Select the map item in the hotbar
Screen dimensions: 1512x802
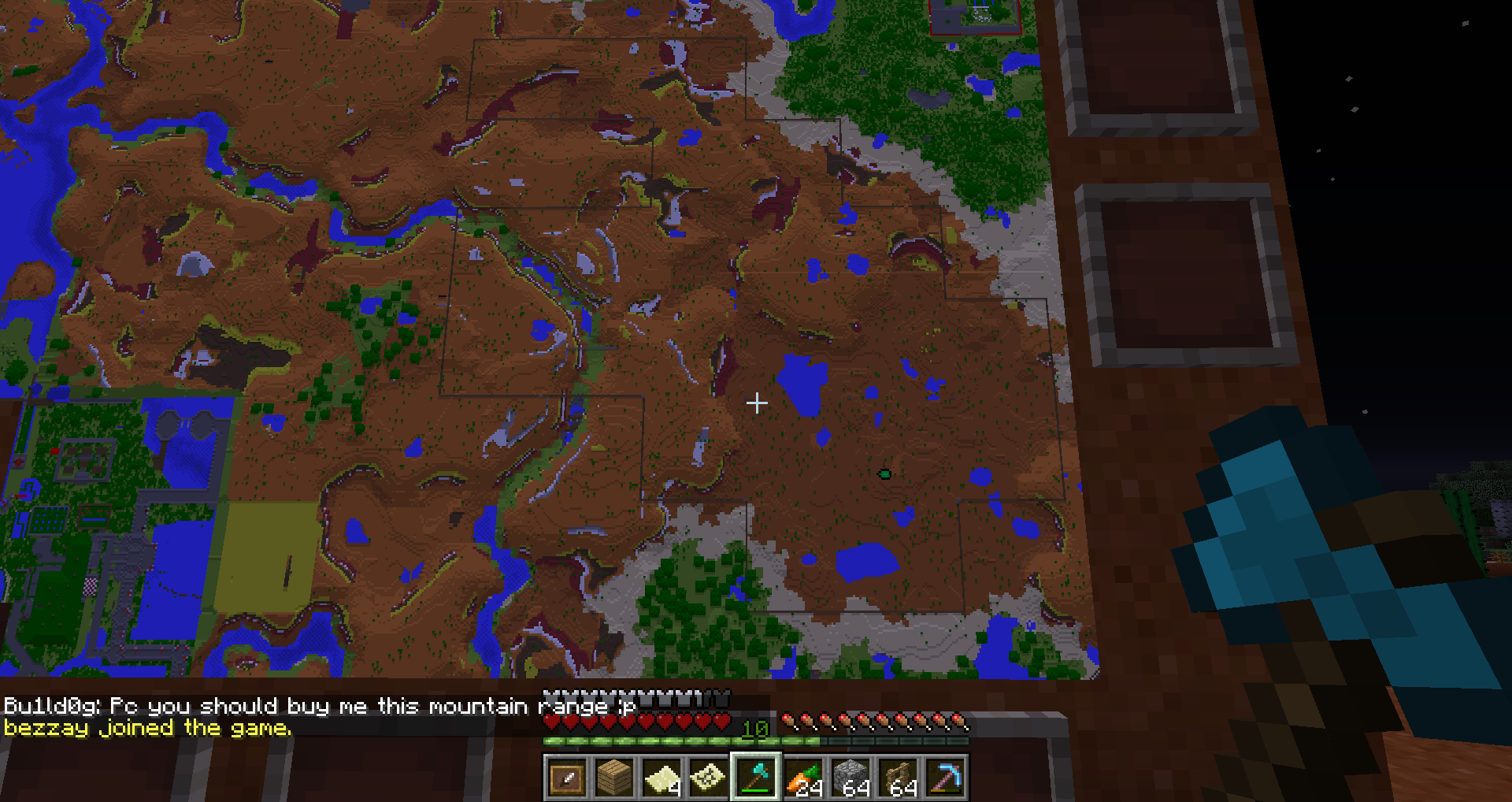(709, 780)
